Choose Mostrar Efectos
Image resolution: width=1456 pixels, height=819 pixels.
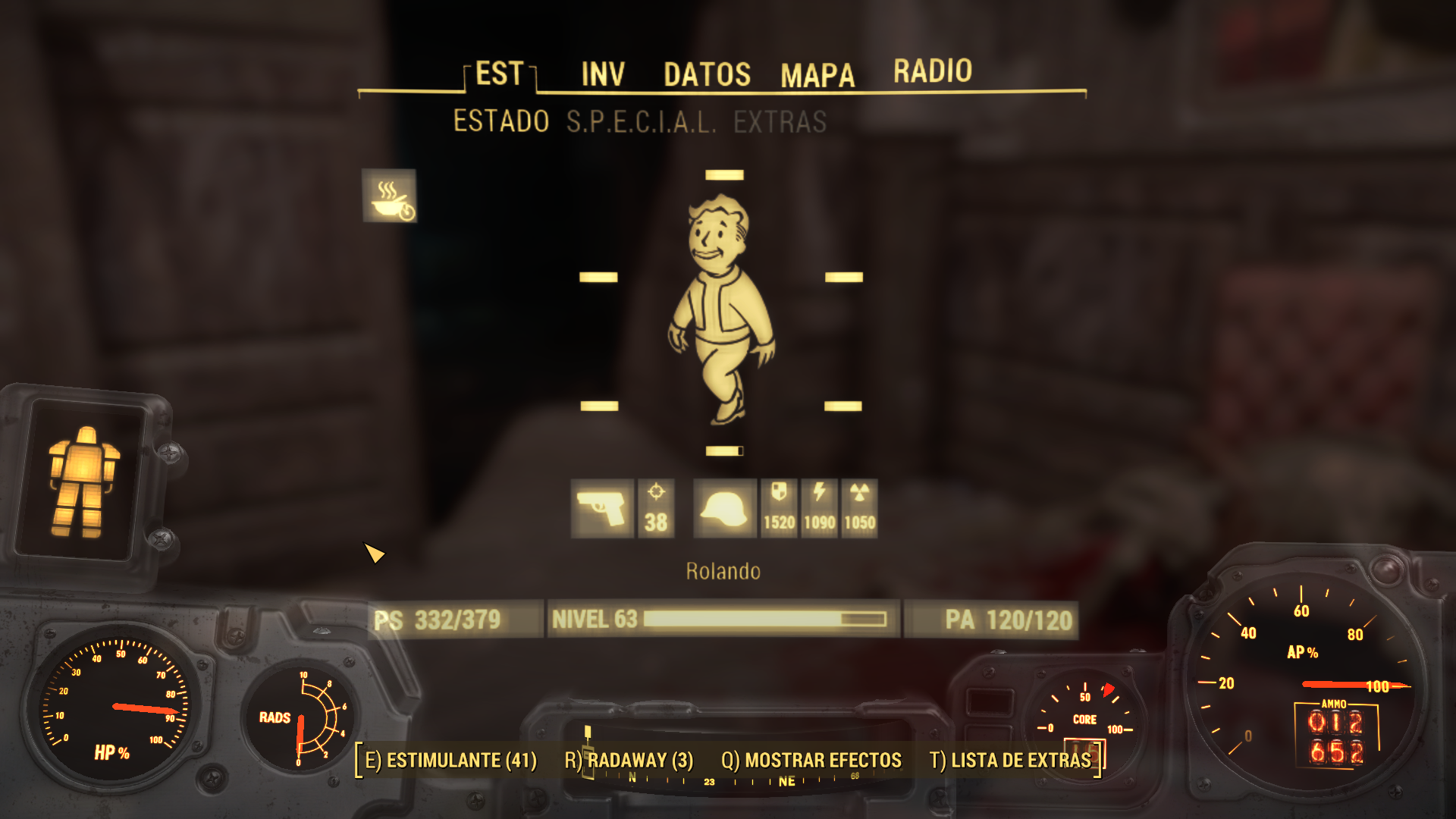(x=811, y=760)
